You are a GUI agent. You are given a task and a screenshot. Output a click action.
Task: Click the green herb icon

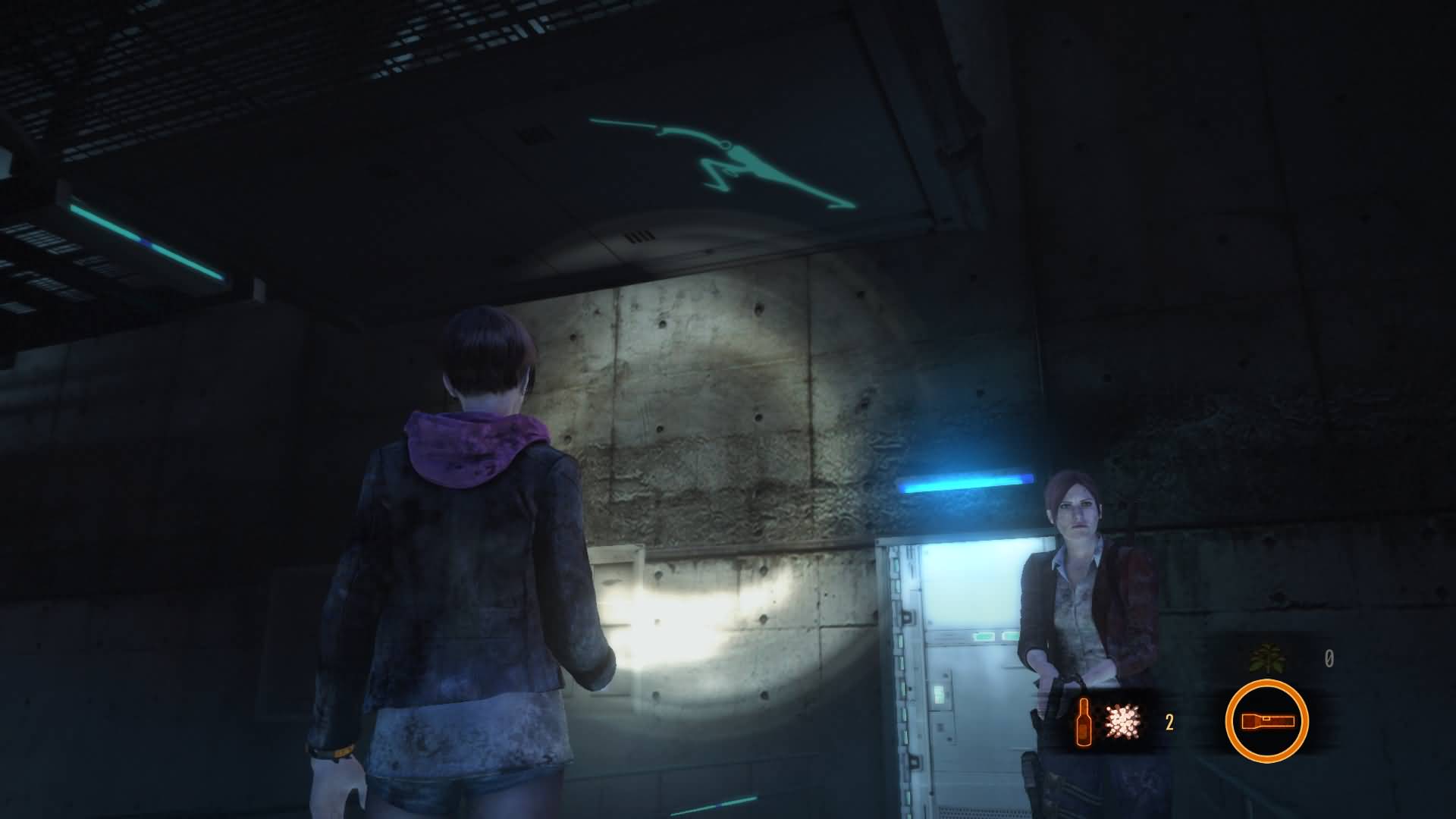pyautogui.click(x=1265, y=658)
